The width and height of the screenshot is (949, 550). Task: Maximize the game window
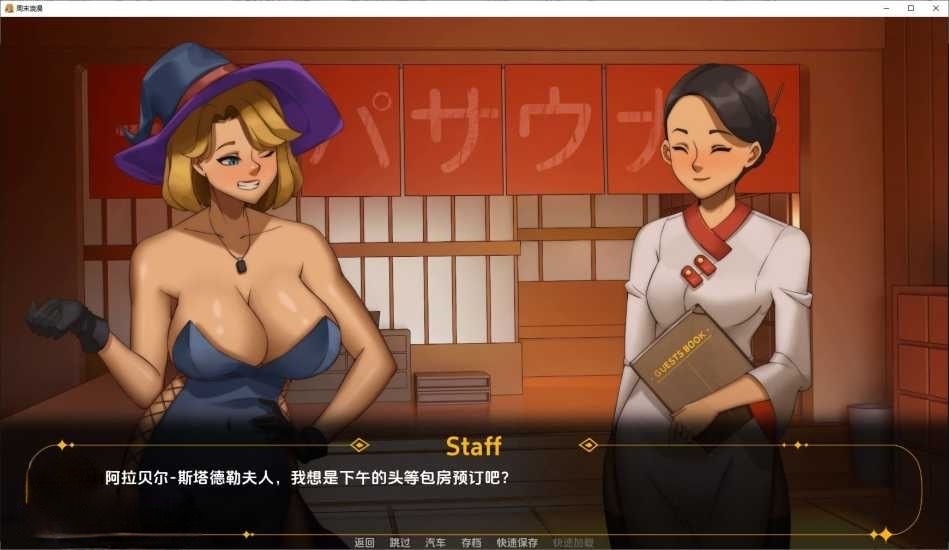point(910,8)
